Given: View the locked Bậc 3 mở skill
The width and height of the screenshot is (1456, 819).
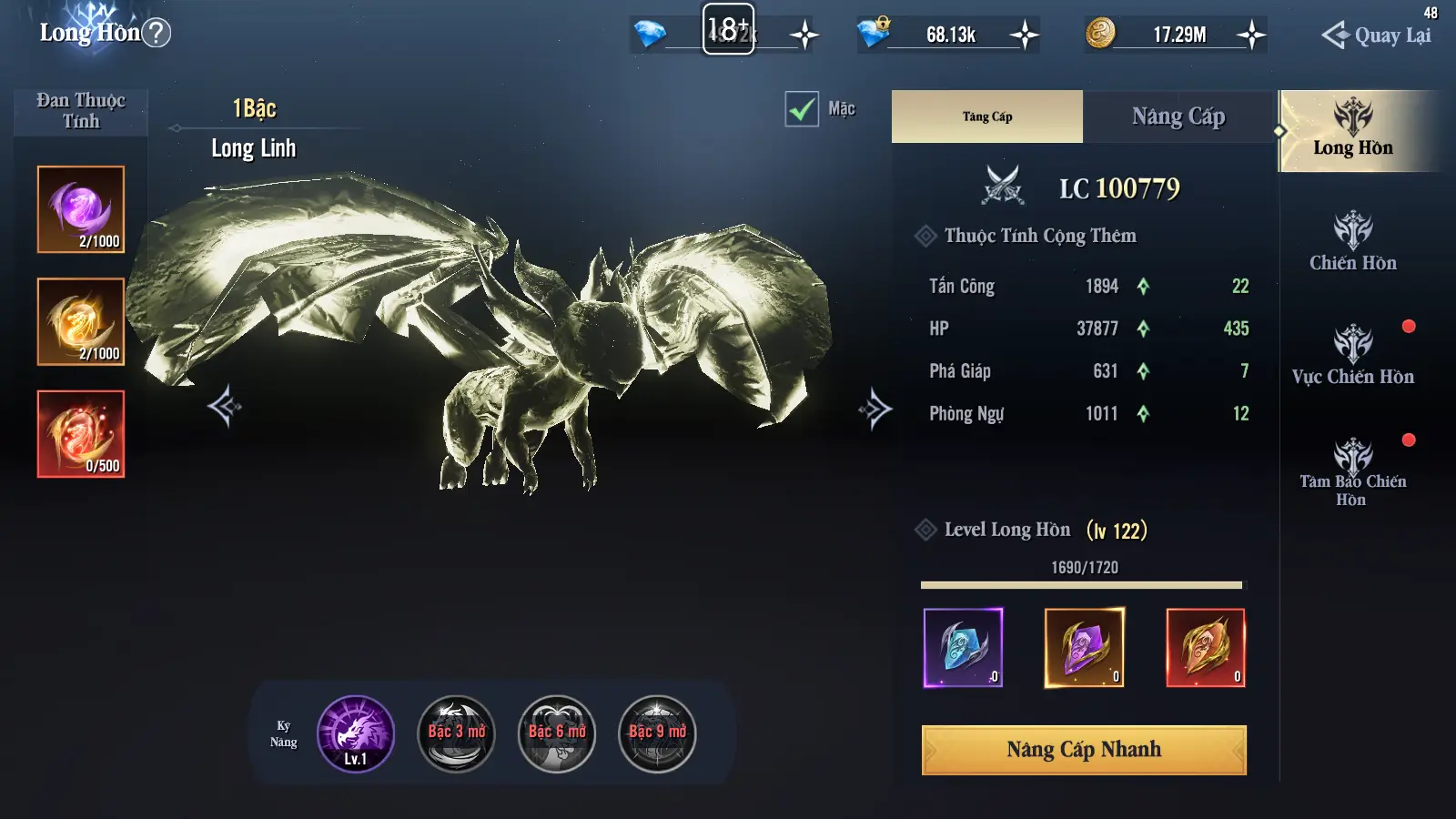Looking at the screenshot, I should pyautogui.click(x=456, y=733).
